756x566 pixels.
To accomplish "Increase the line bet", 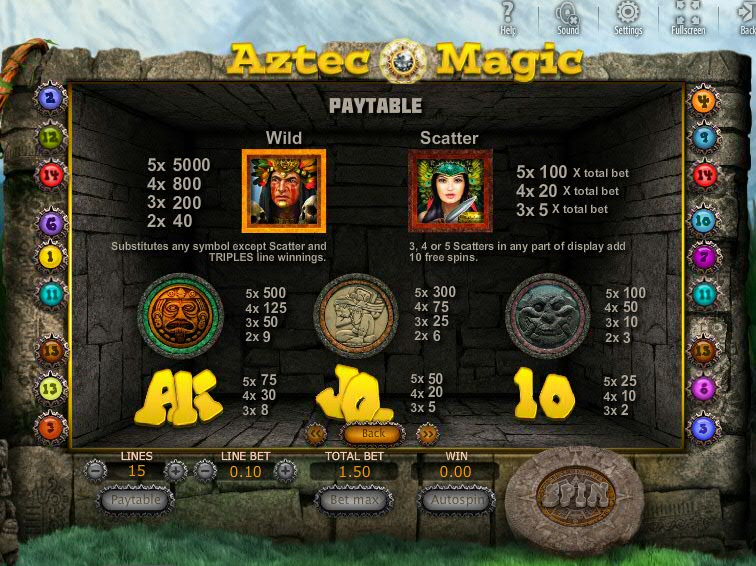I will (x=285, y=470).
